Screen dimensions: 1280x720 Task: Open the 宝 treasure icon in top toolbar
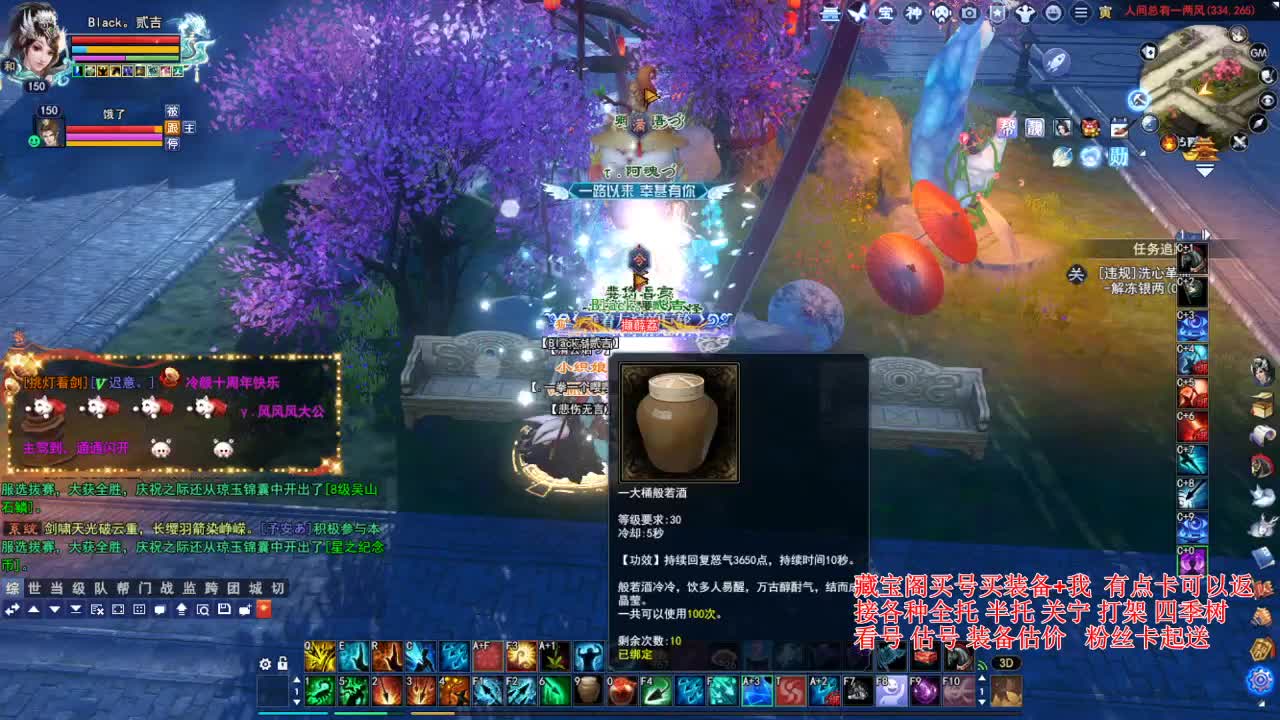click(x=885, y=13)
